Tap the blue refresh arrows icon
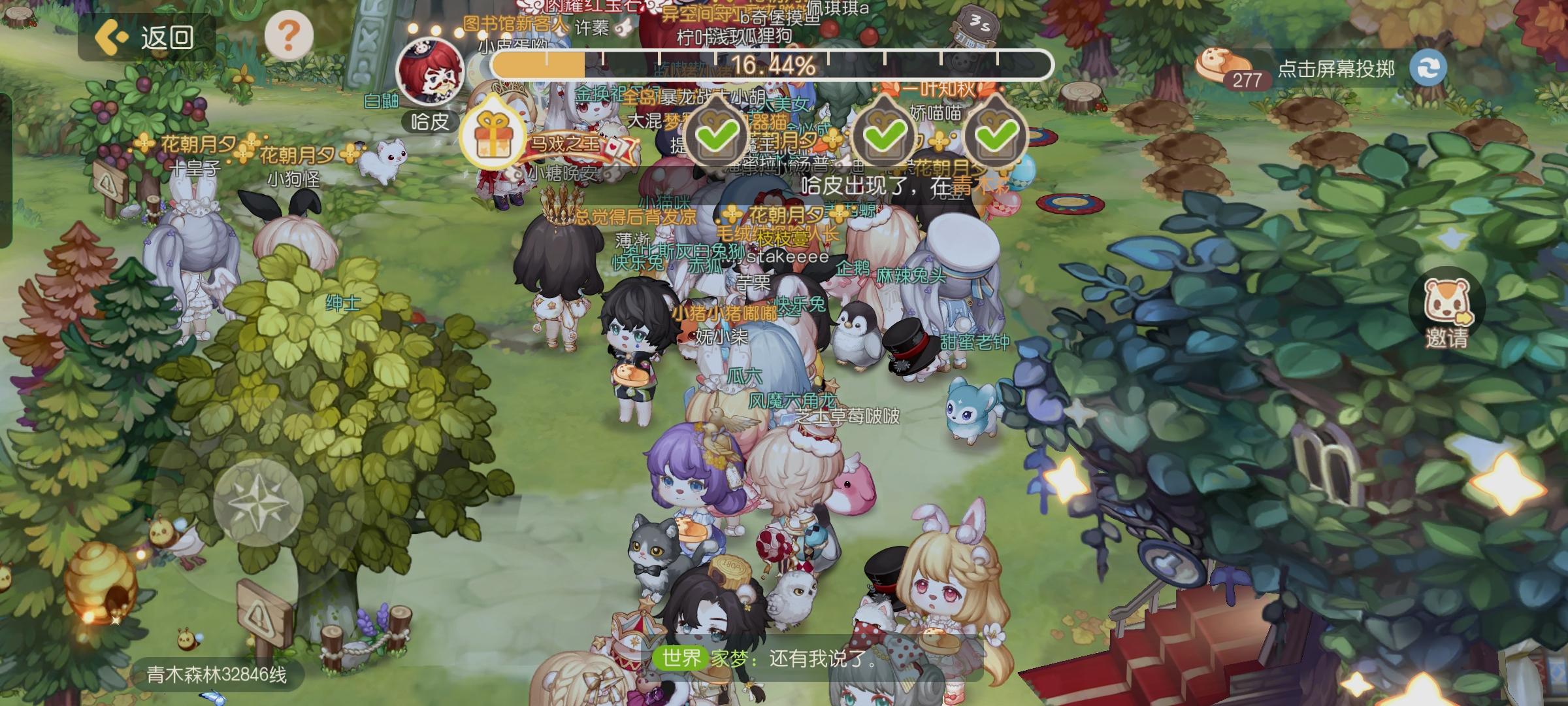Viewport: 1568px width, 706px height. (x=1428, y=67)
